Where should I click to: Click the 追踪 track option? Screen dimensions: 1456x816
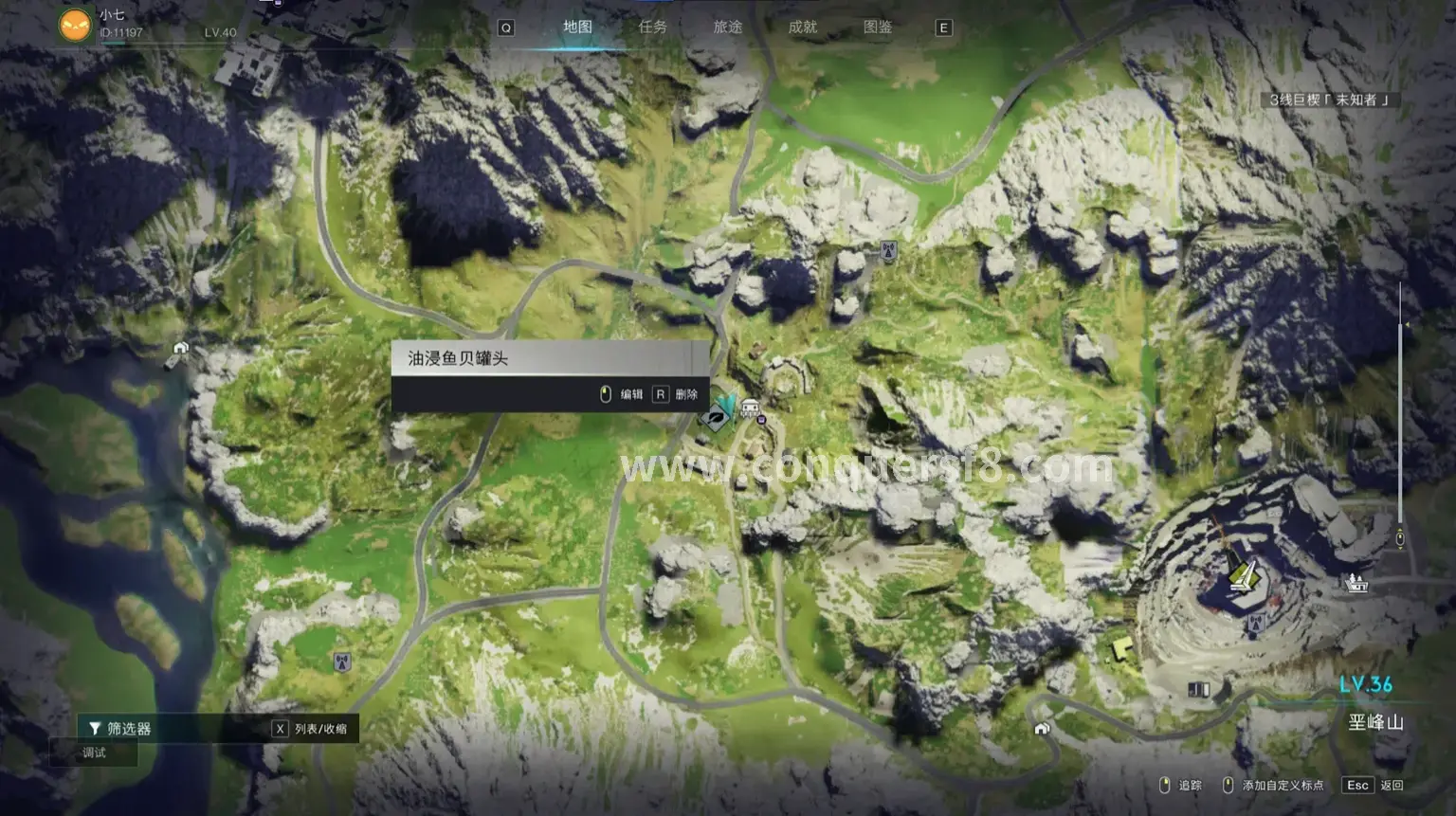click(1181, 785)
